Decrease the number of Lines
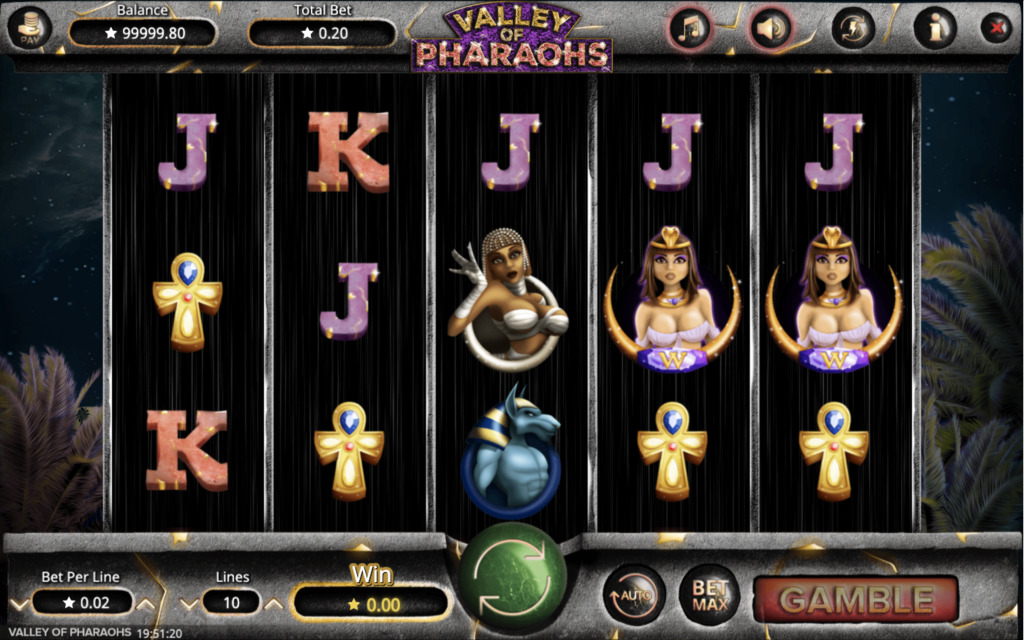The width and height of the screenshot is (1024, 640). coord(191,603)
